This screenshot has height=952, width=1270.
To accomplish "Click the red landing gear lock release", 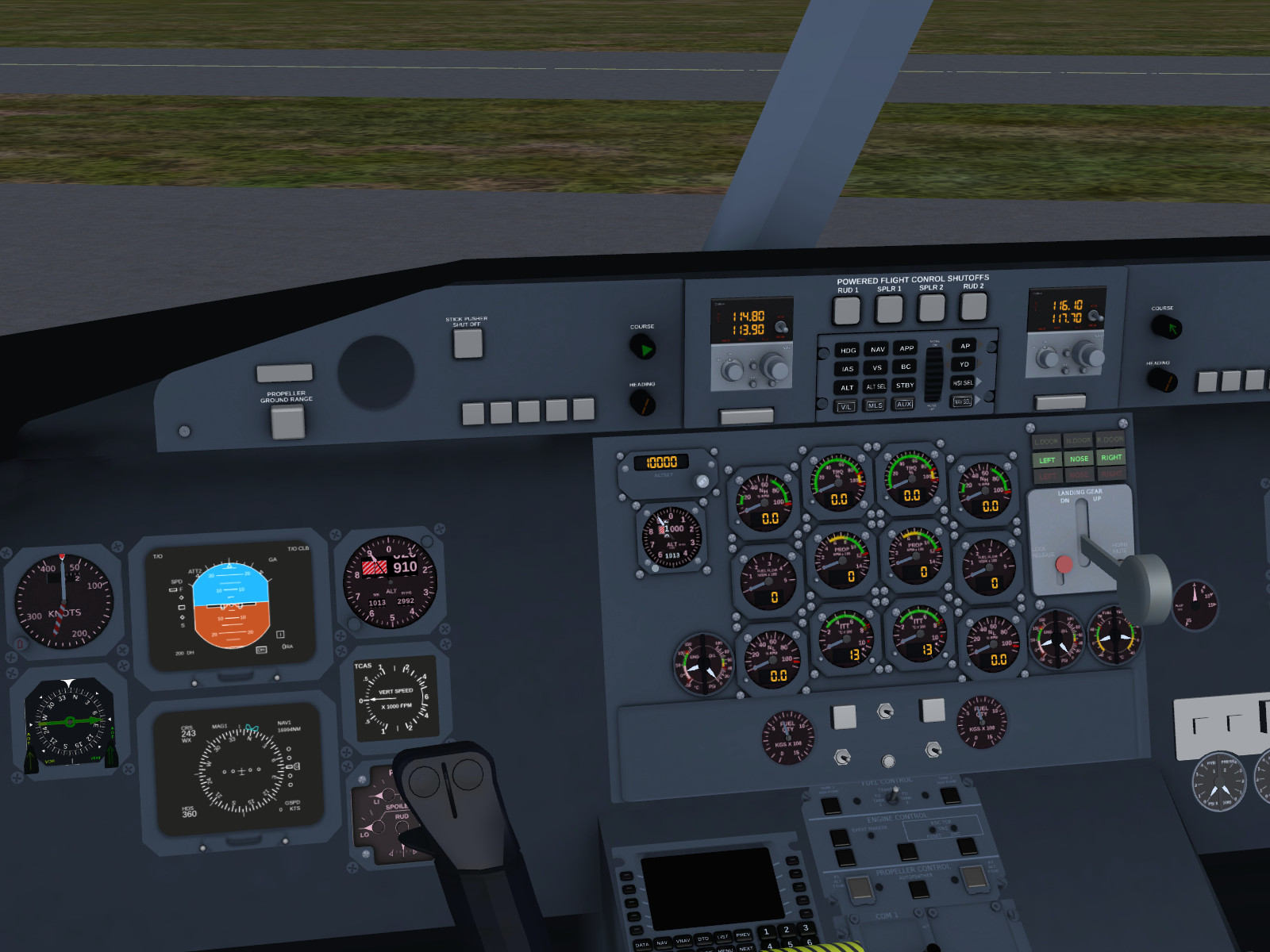I will tap(1064, 564).
